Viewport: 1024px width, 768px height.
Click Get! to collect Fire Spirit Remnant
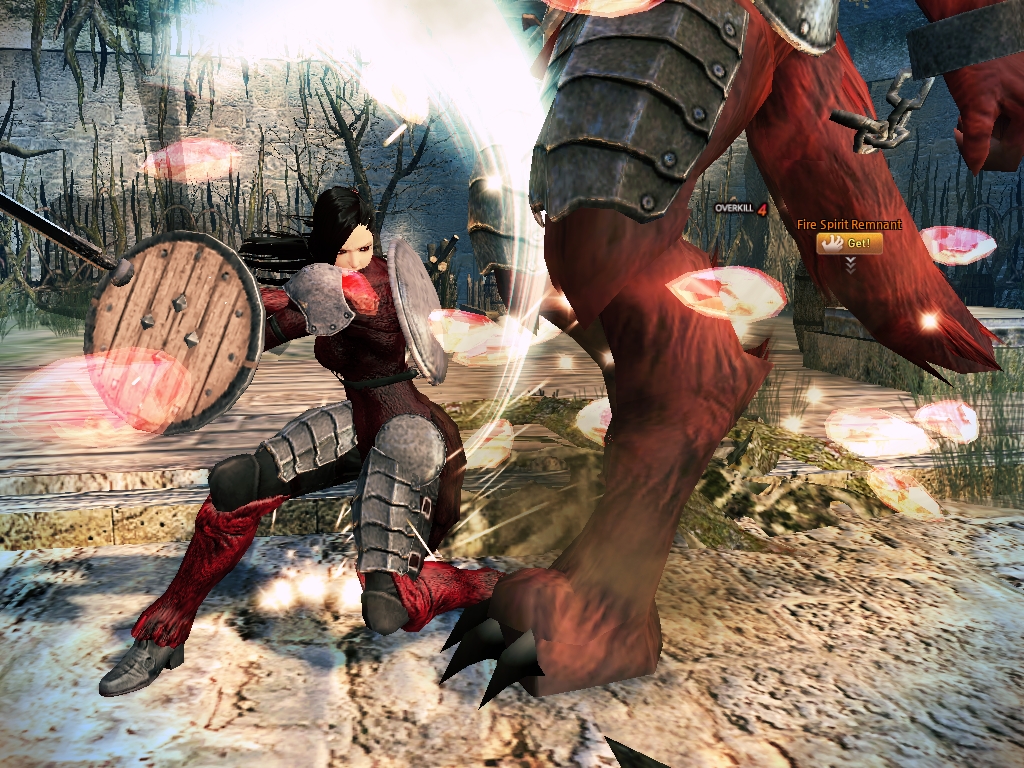[849, 243]
